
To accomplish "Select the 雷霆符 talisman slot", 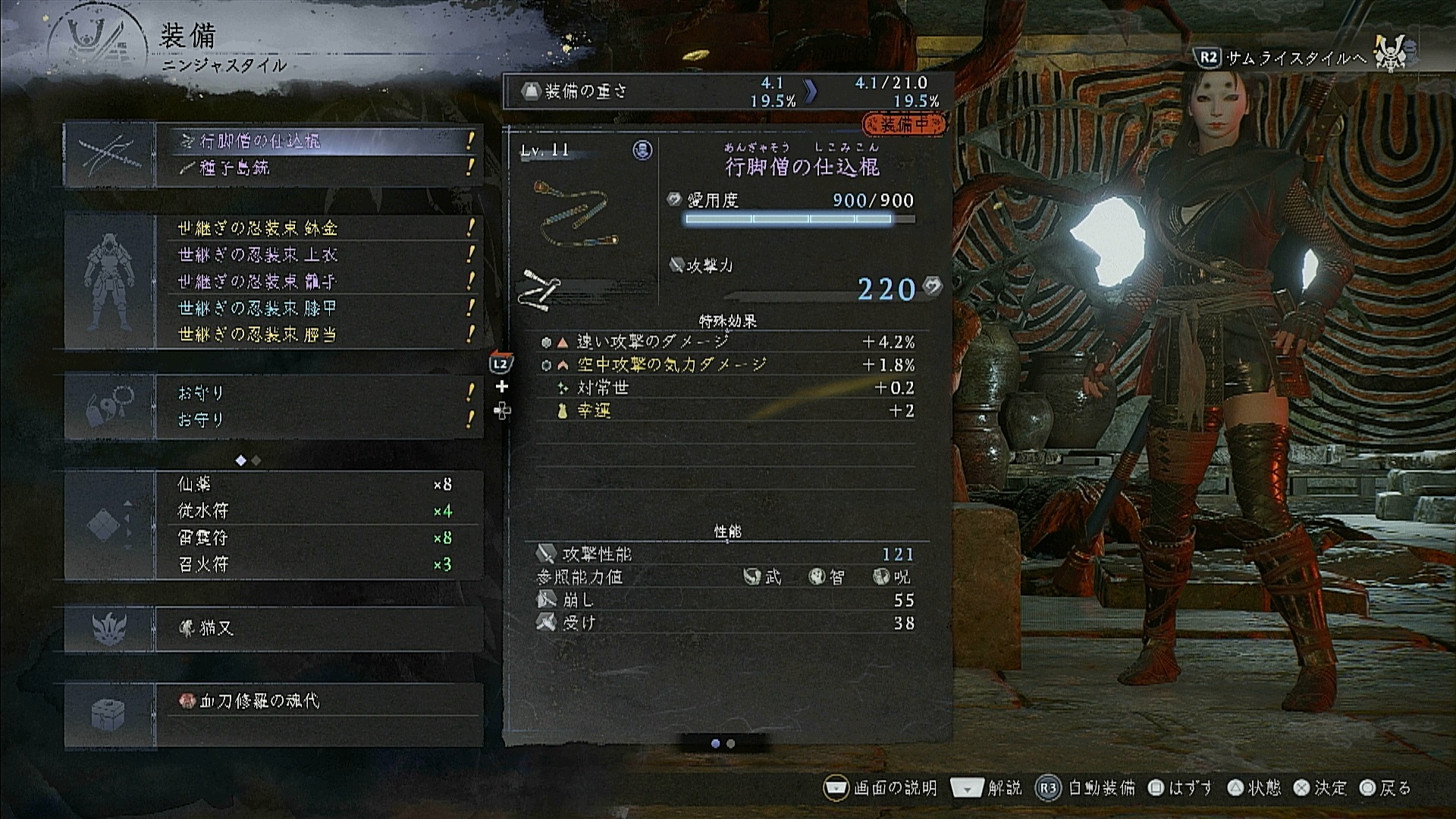I will tap(318, 538).
